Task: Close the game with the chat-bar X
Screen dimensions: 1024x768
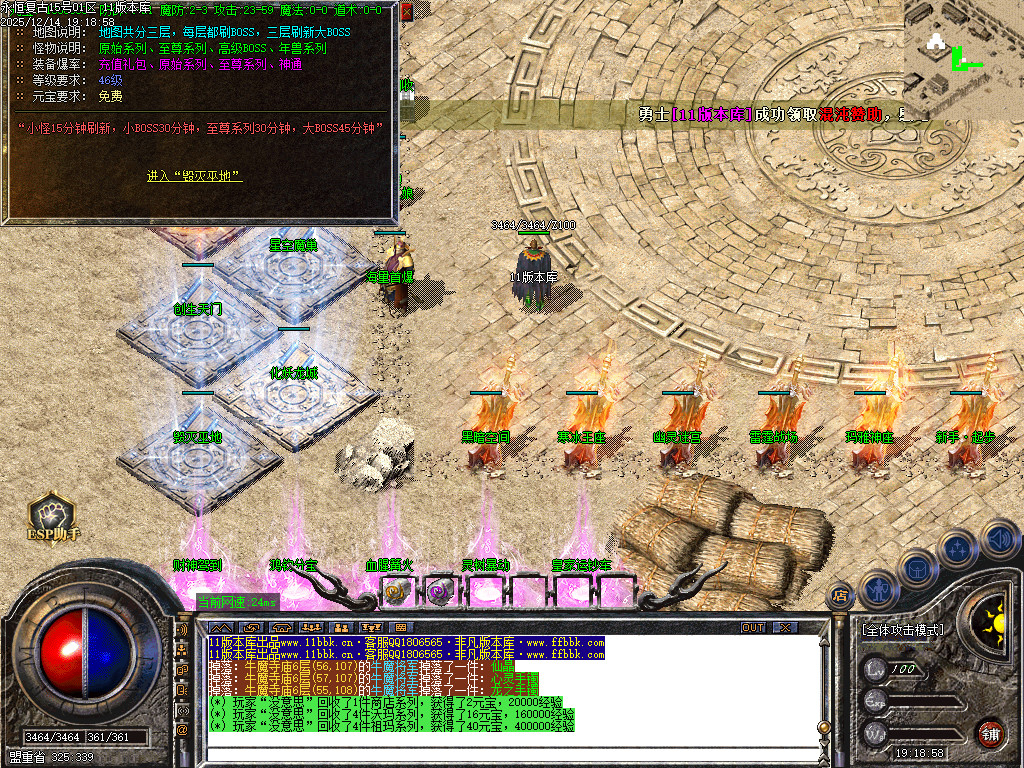Action: (786, 627)
